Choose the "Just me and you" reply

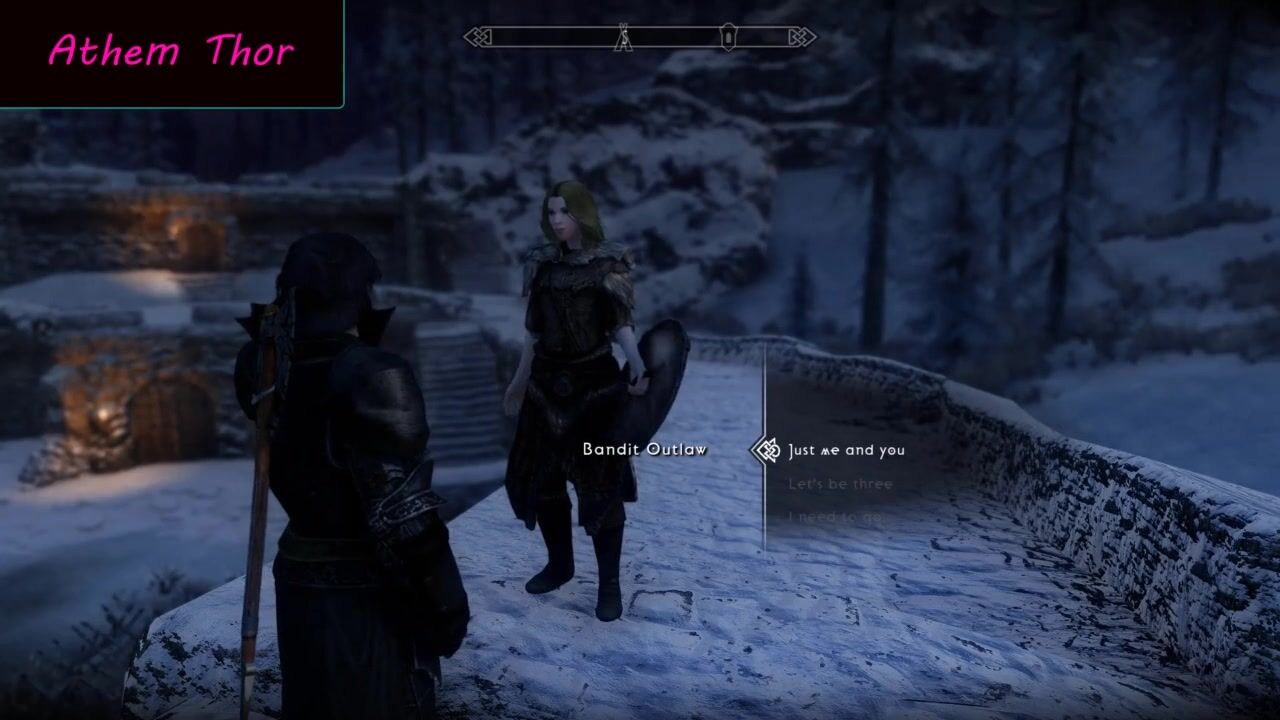[x=846, y=450]
